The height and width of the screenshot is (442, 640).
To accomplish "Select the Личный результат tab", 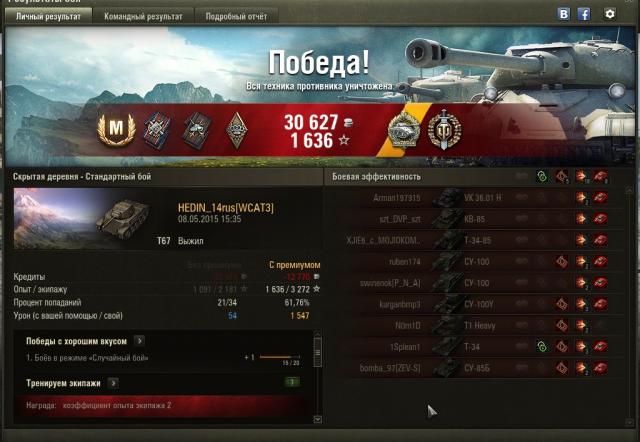I will click(x=49, y=17).
